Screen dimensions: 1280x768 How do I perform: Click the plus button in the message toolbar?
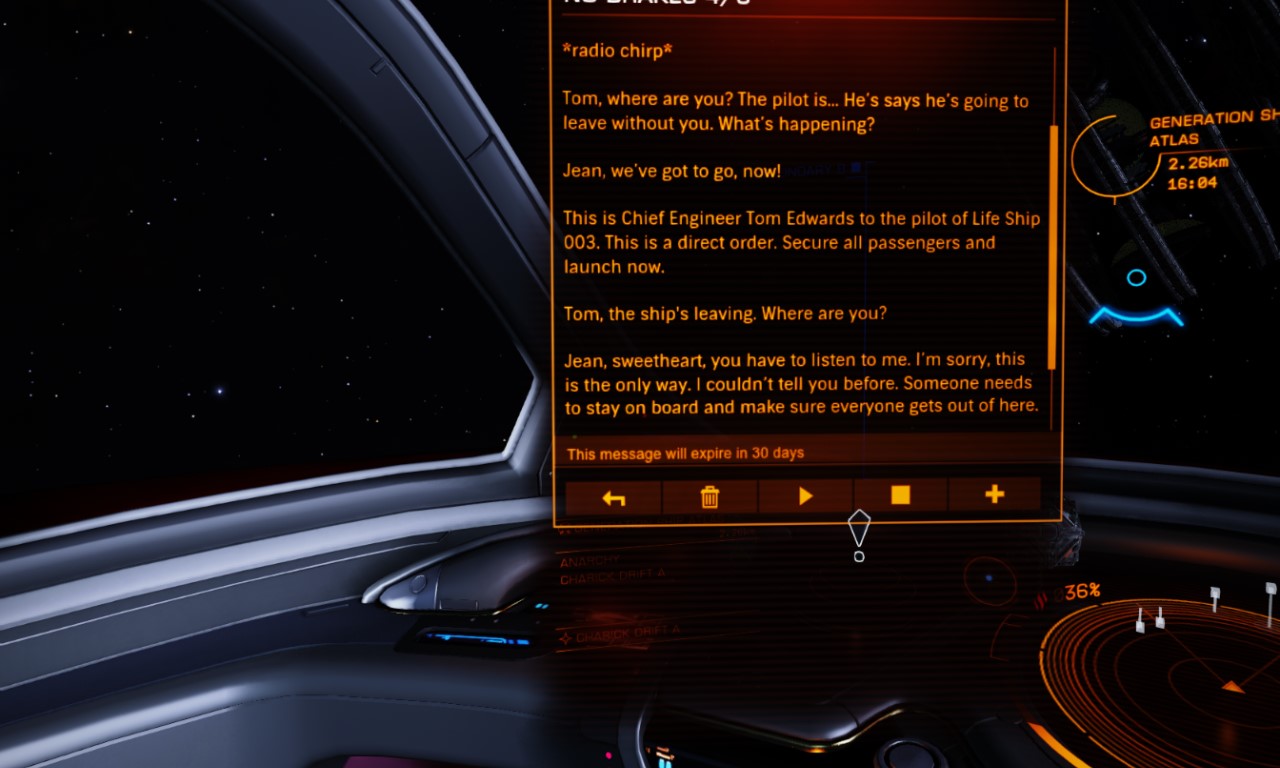(994, 495)
